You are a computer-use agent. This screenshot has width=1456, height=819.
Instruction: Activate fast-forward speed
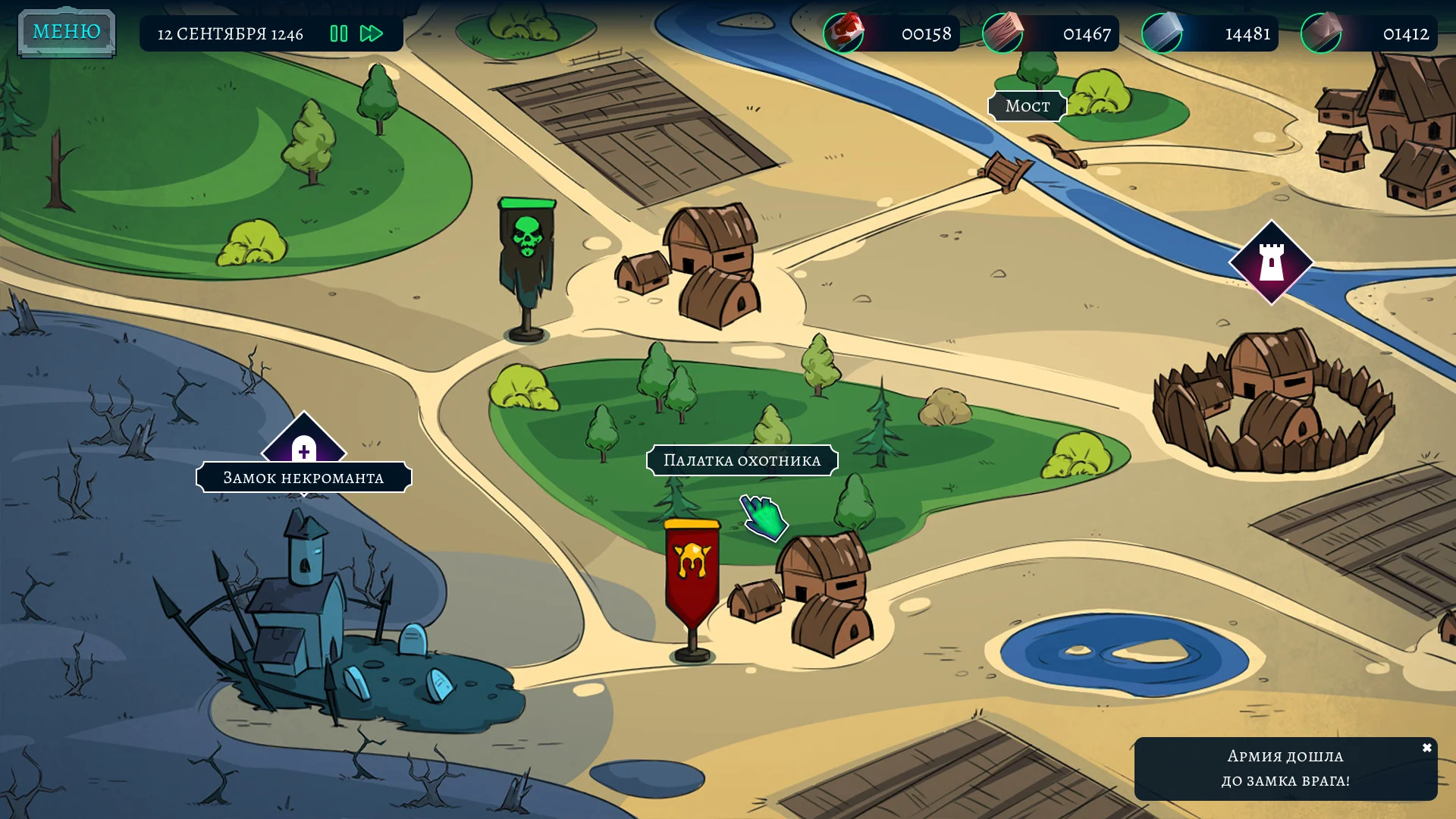pyautogui.click(x=372, y=33)
